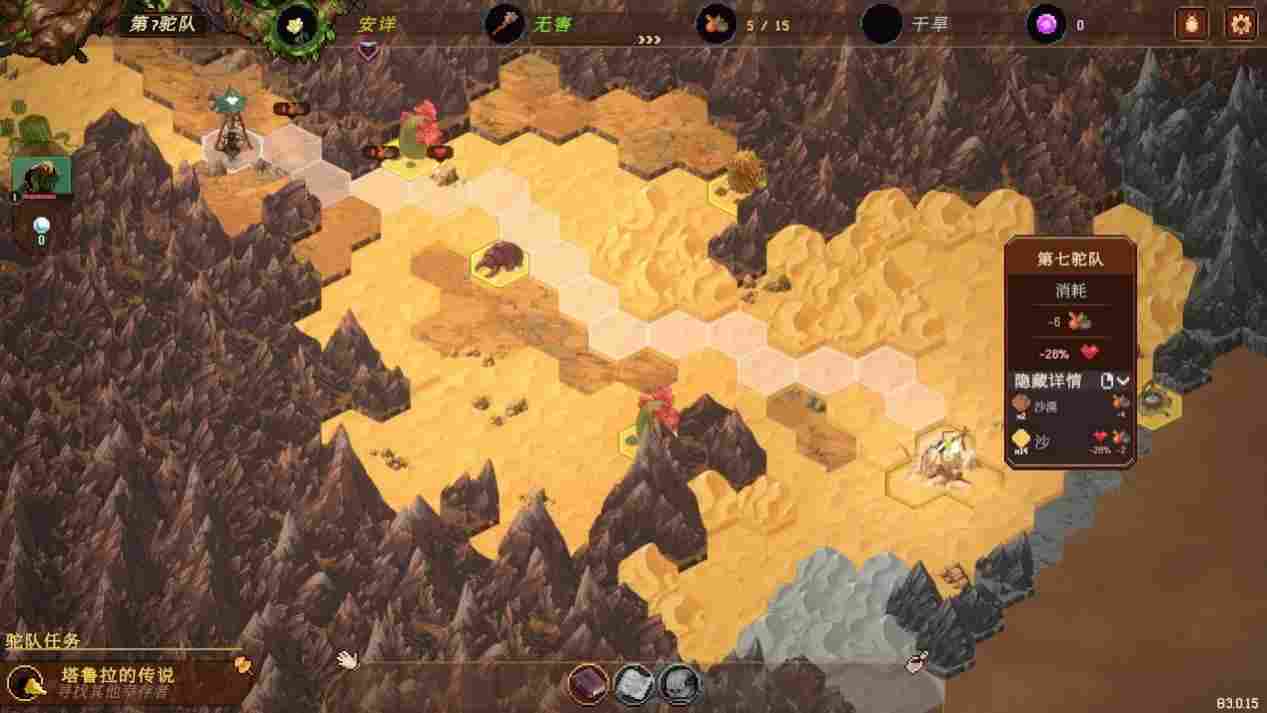
Task: Click the grey skull round icon
Action: 679,684
